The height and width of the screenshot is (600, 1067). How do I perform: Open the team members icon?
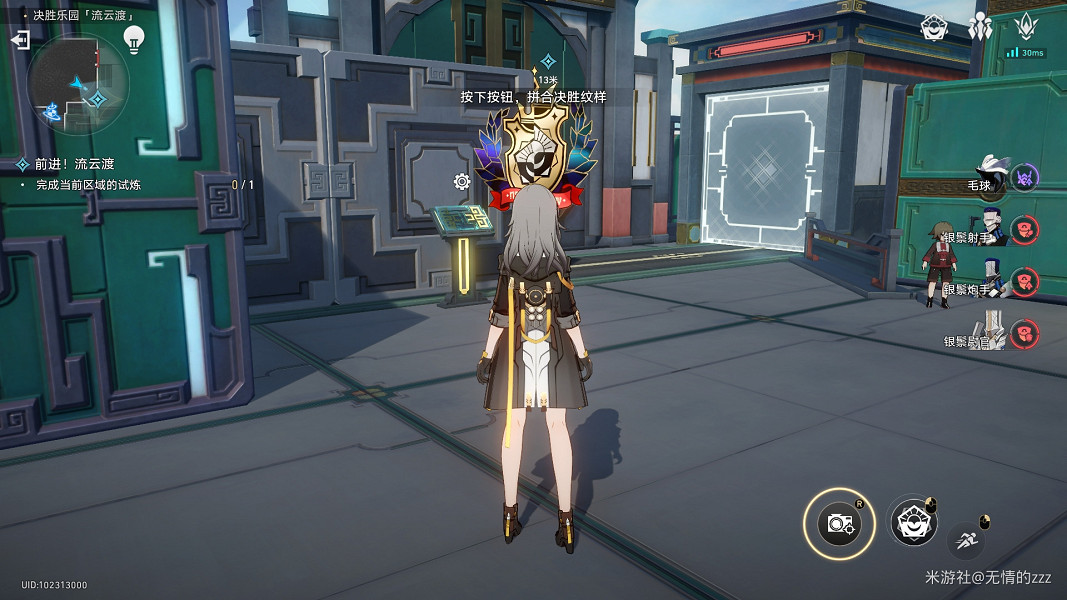[980, 27]
